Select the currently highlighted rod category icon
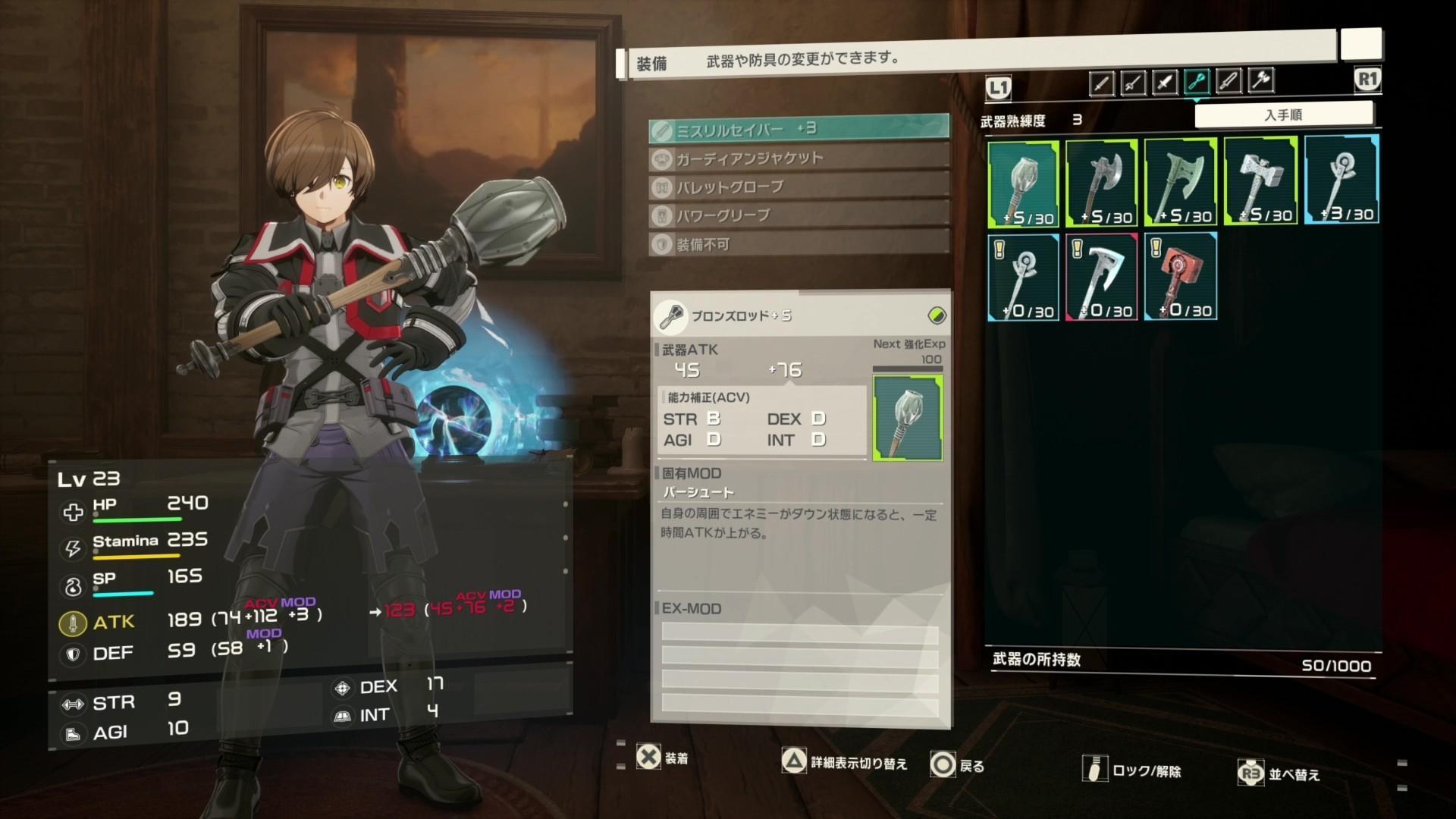The height and width of the screenshot is (819, 1456). tap(1197, 82)
